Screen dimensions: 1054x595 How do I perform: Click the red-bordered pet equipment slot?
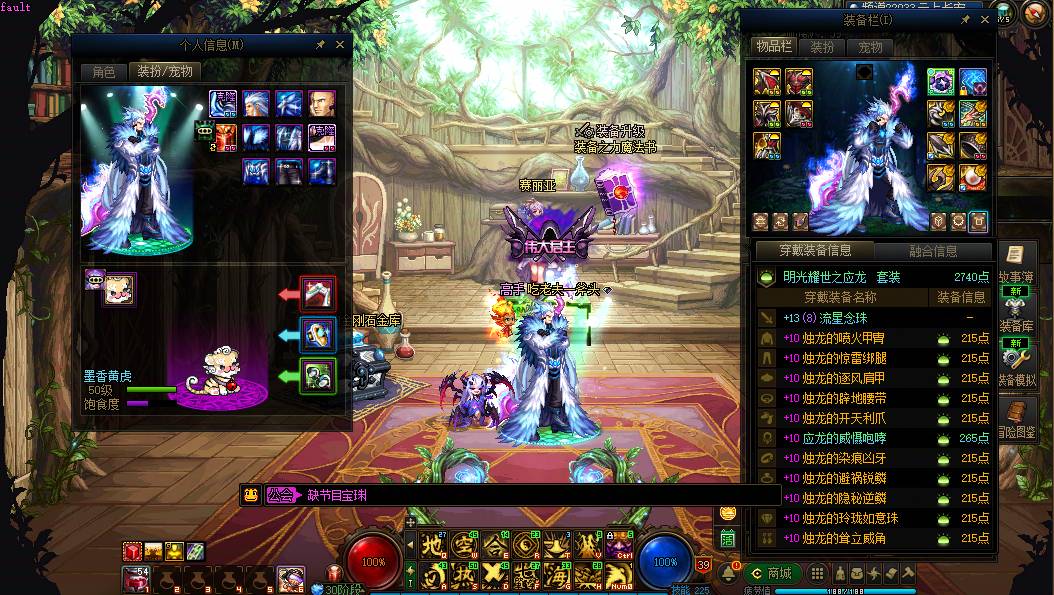tap(318, 294)
